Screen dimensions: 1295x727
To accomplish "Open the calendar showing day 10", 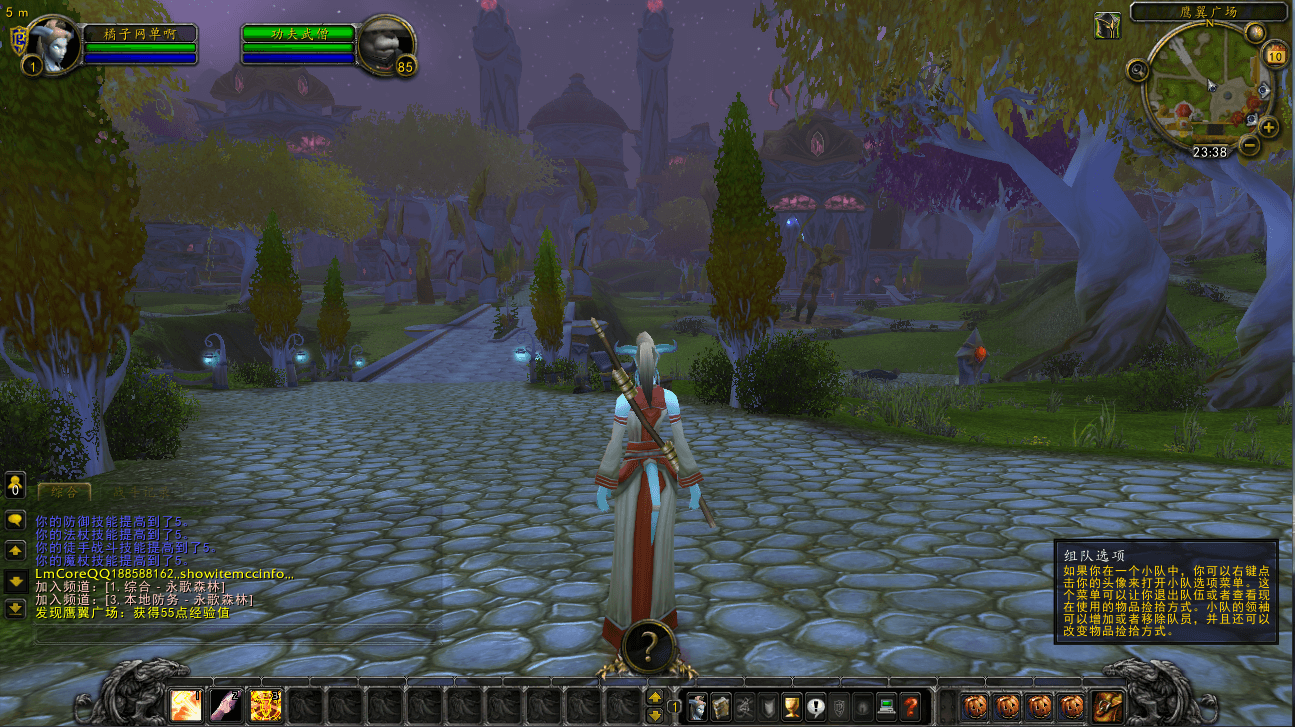I will (x=1275, y=54).
